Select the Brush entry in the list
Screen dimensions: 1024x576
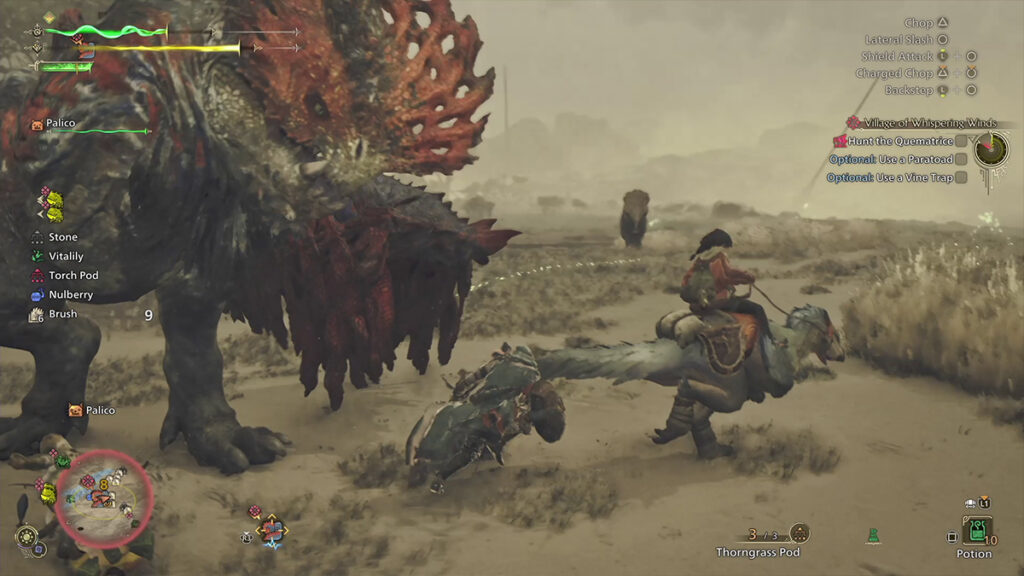click(62, 314)
